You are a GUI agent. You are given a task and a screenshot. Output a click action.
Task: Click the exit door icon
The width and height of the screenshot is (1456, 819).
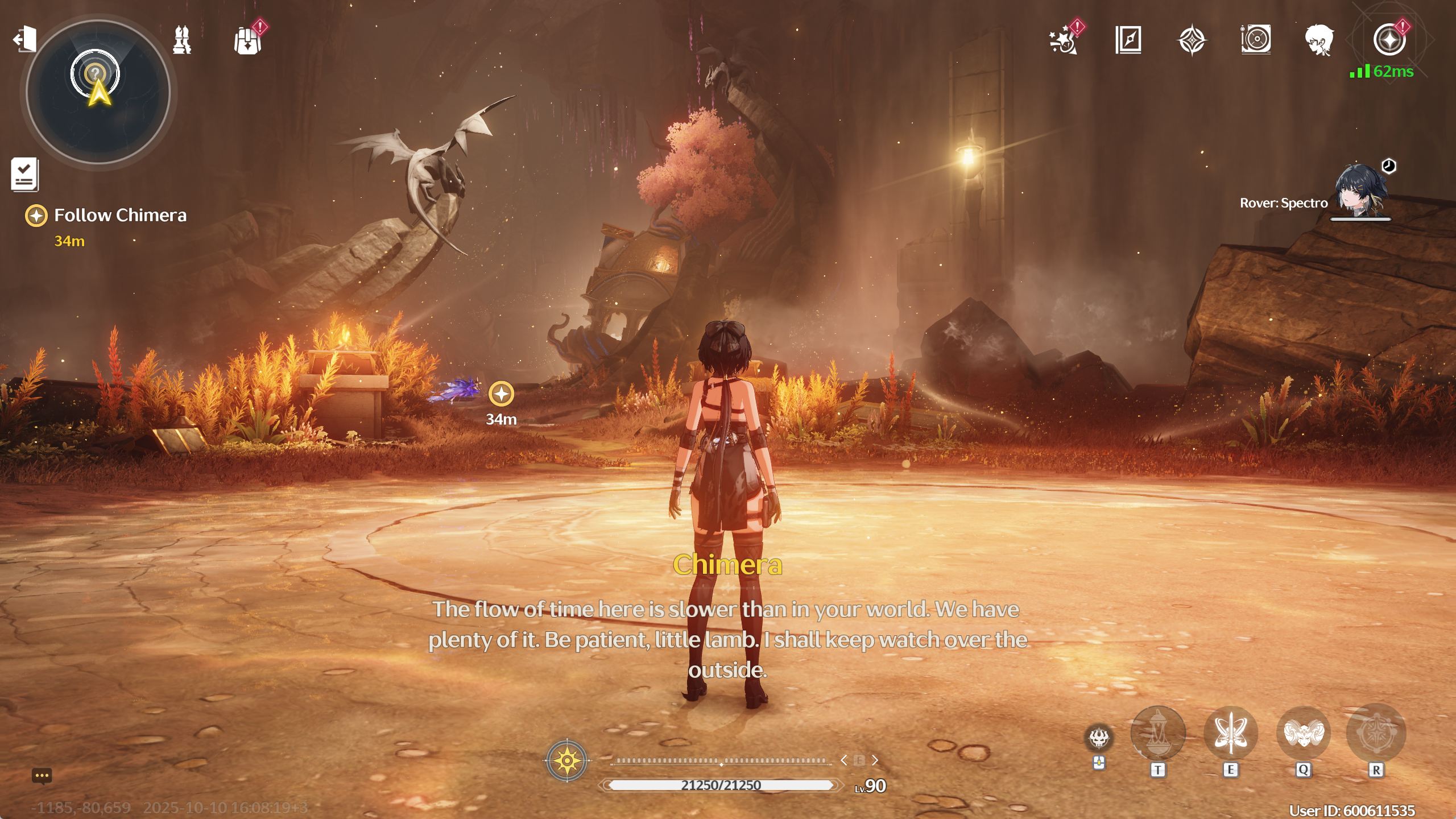(x=25, y=40)
